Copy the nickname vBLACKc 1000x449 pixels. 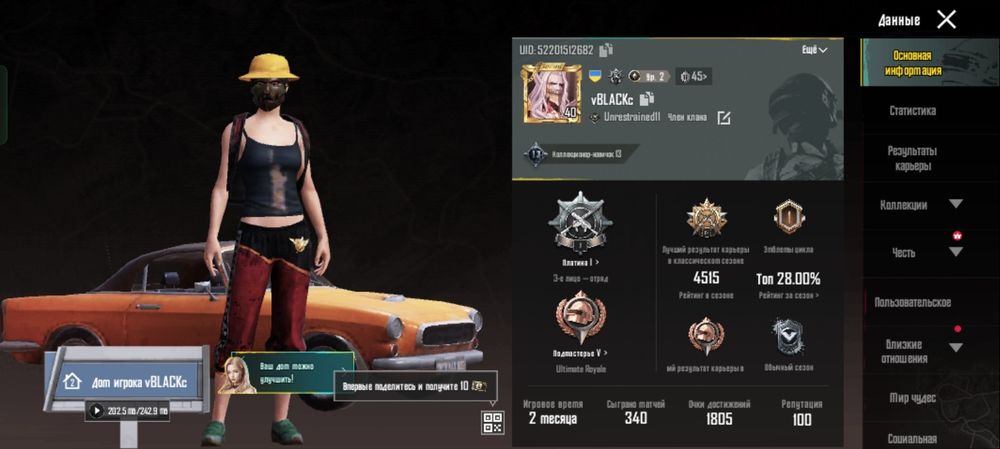click(x=647, y=98)
